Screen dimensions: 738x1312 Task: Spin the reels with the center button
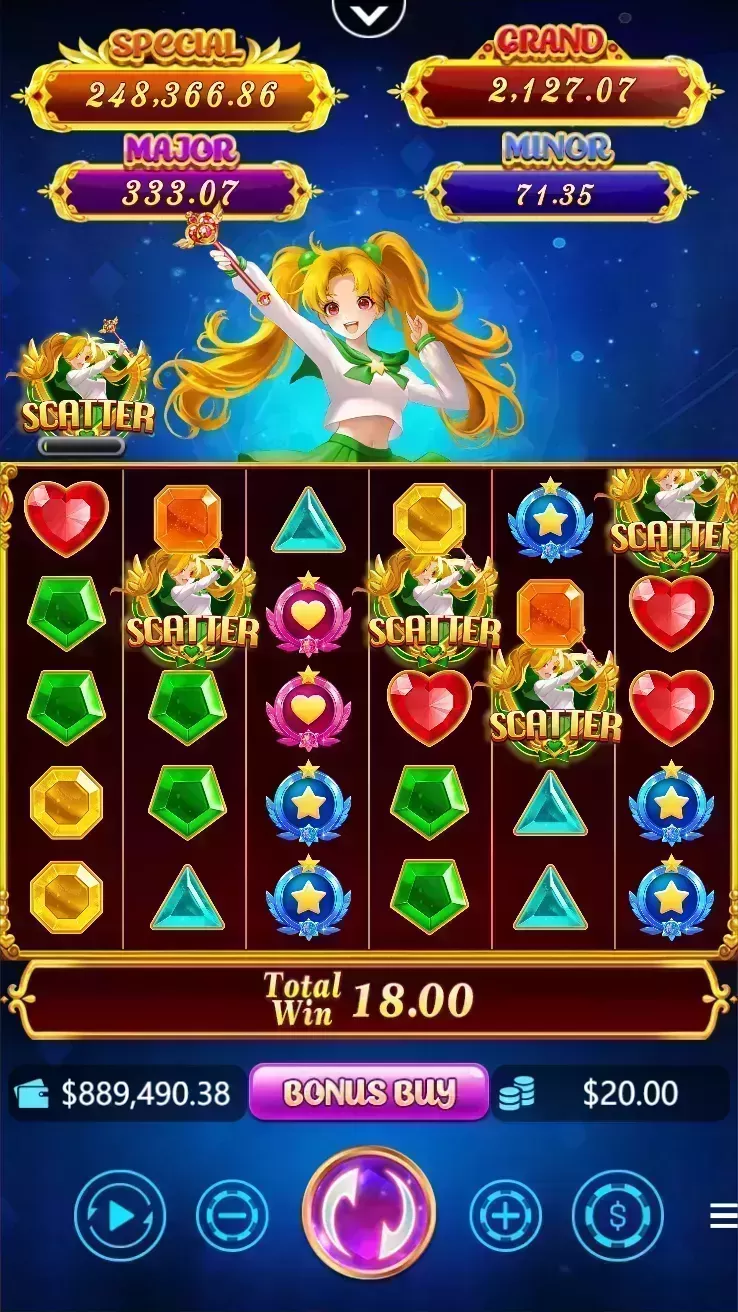pyautogui.click(x=368, y=1213)
